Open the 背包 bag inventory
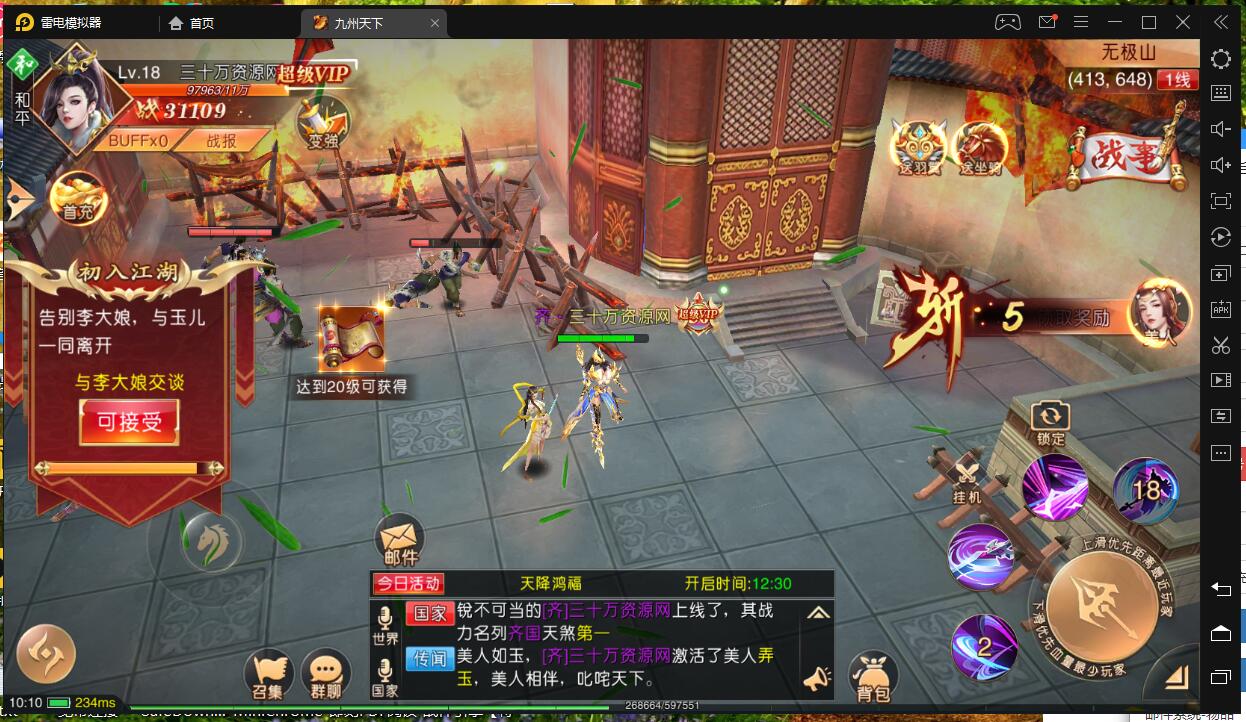 tap(873, 677)
